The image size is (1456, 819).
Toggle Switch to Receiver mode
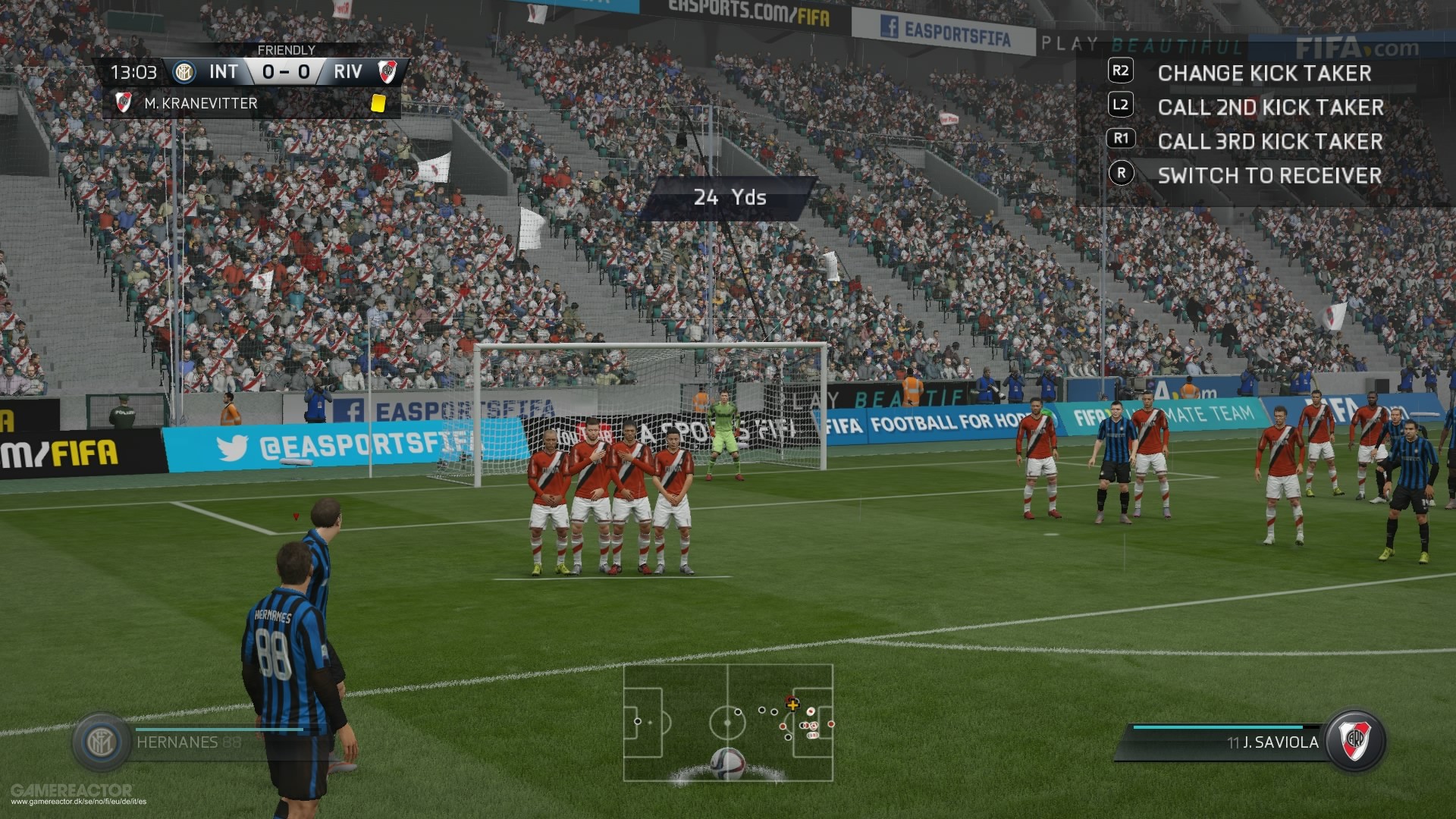[1270, 176]
